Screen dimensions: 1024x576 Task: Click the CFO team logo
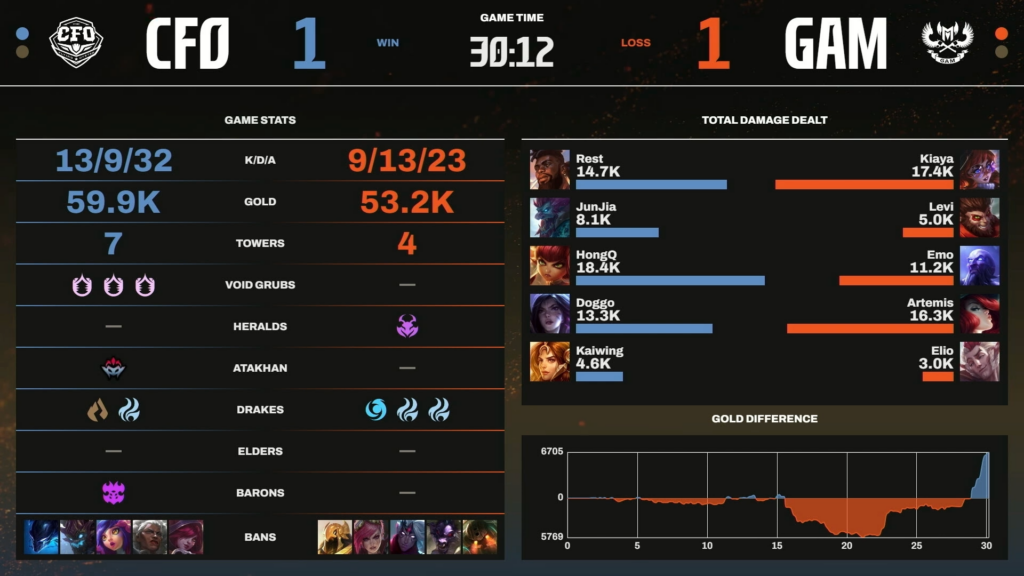(x=77, y=42)
